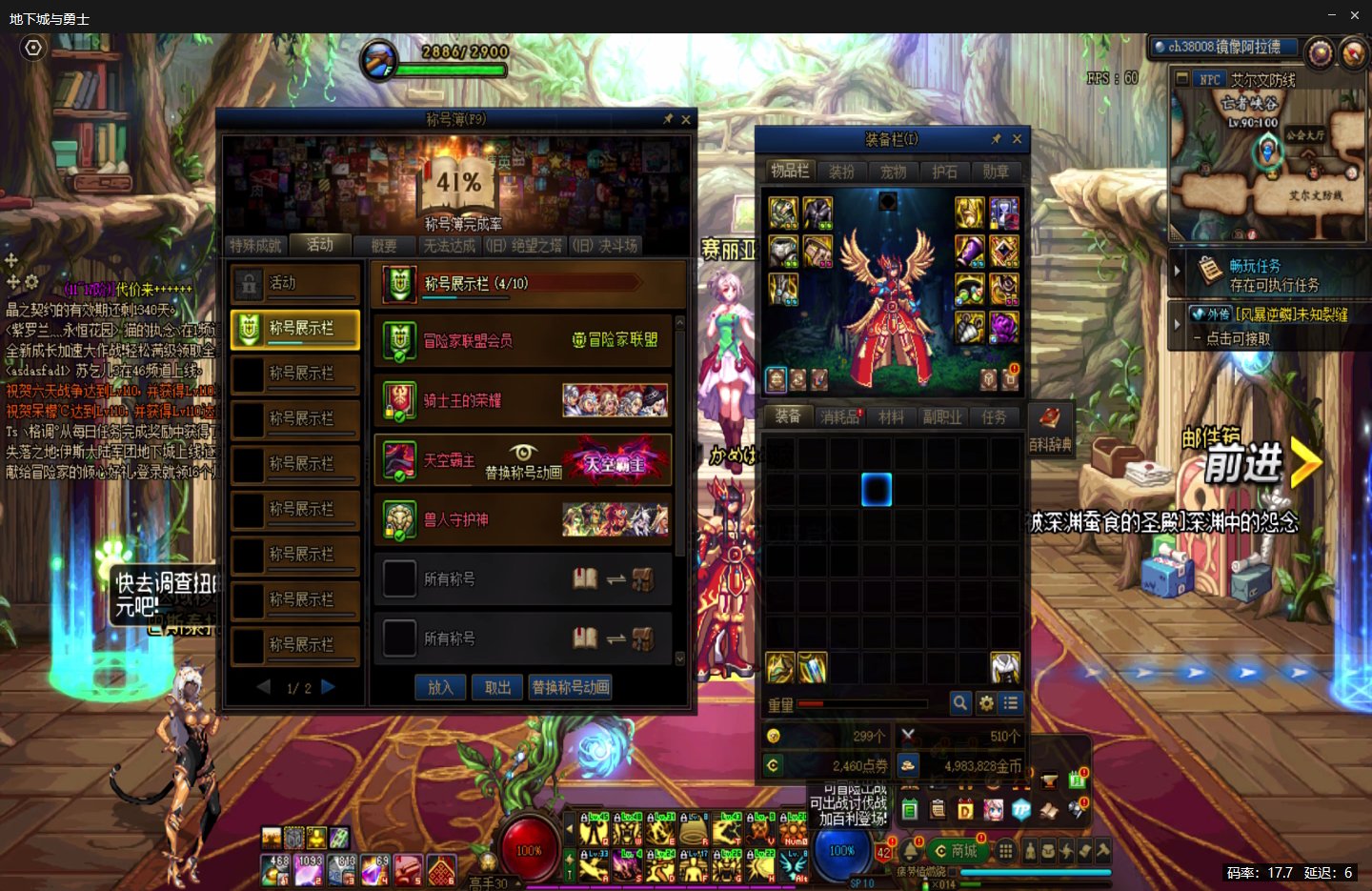The image size is (1372, 891).
Task: Close the title book window
Action: point(685,119)
